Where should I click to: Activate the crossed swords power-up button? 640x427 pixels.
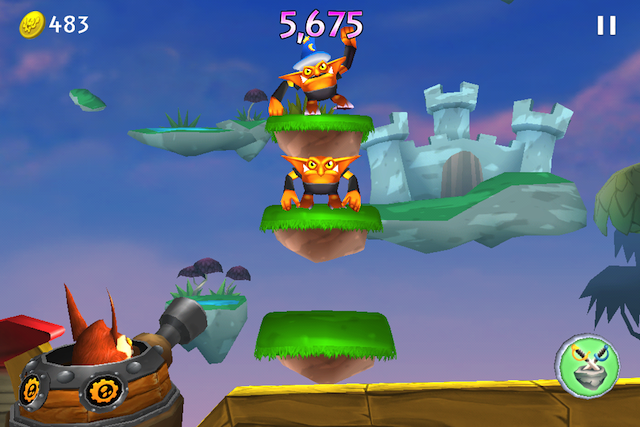coord(587,363)
